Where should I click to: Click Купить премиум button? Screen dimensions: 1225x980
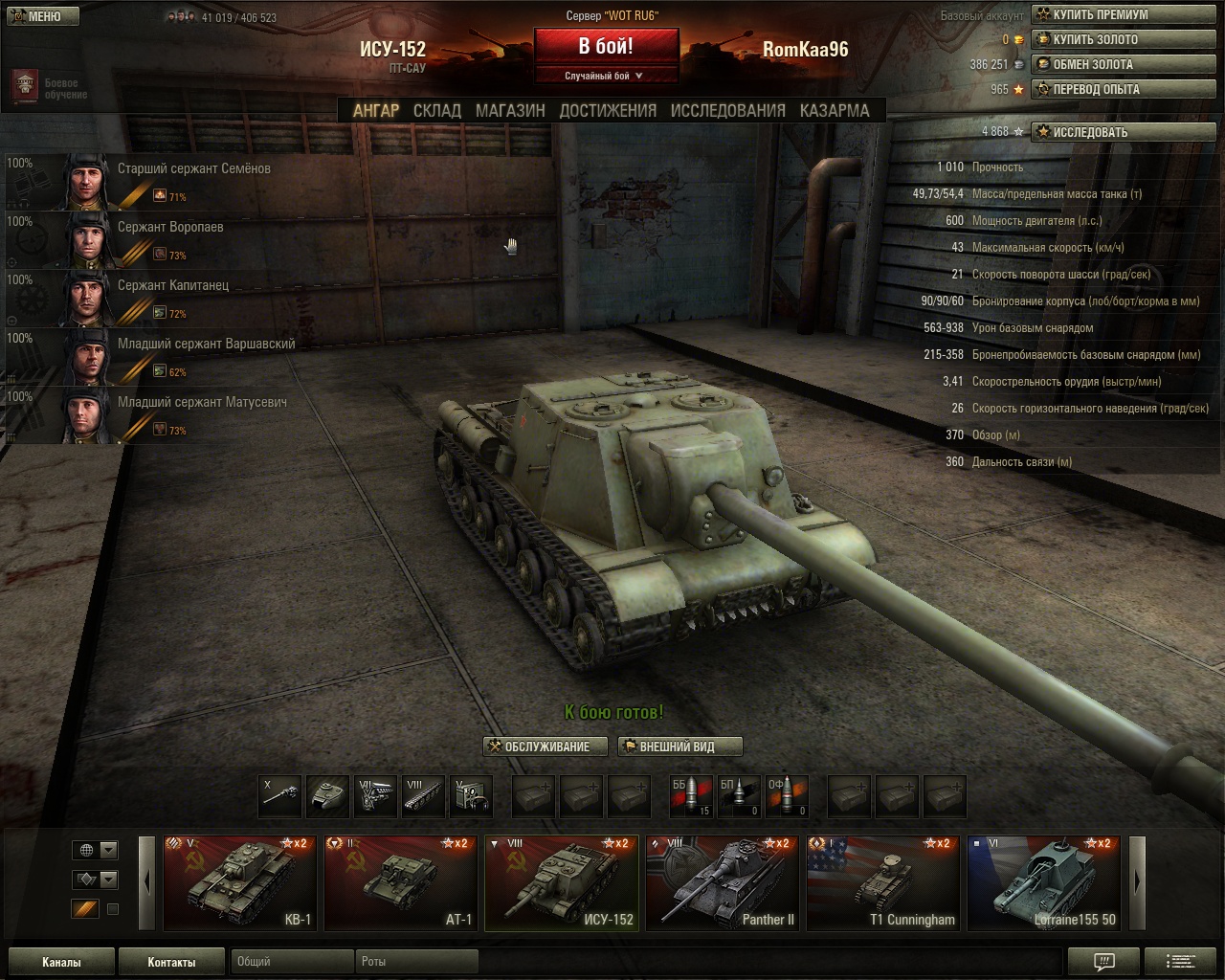click(1124, 14)
